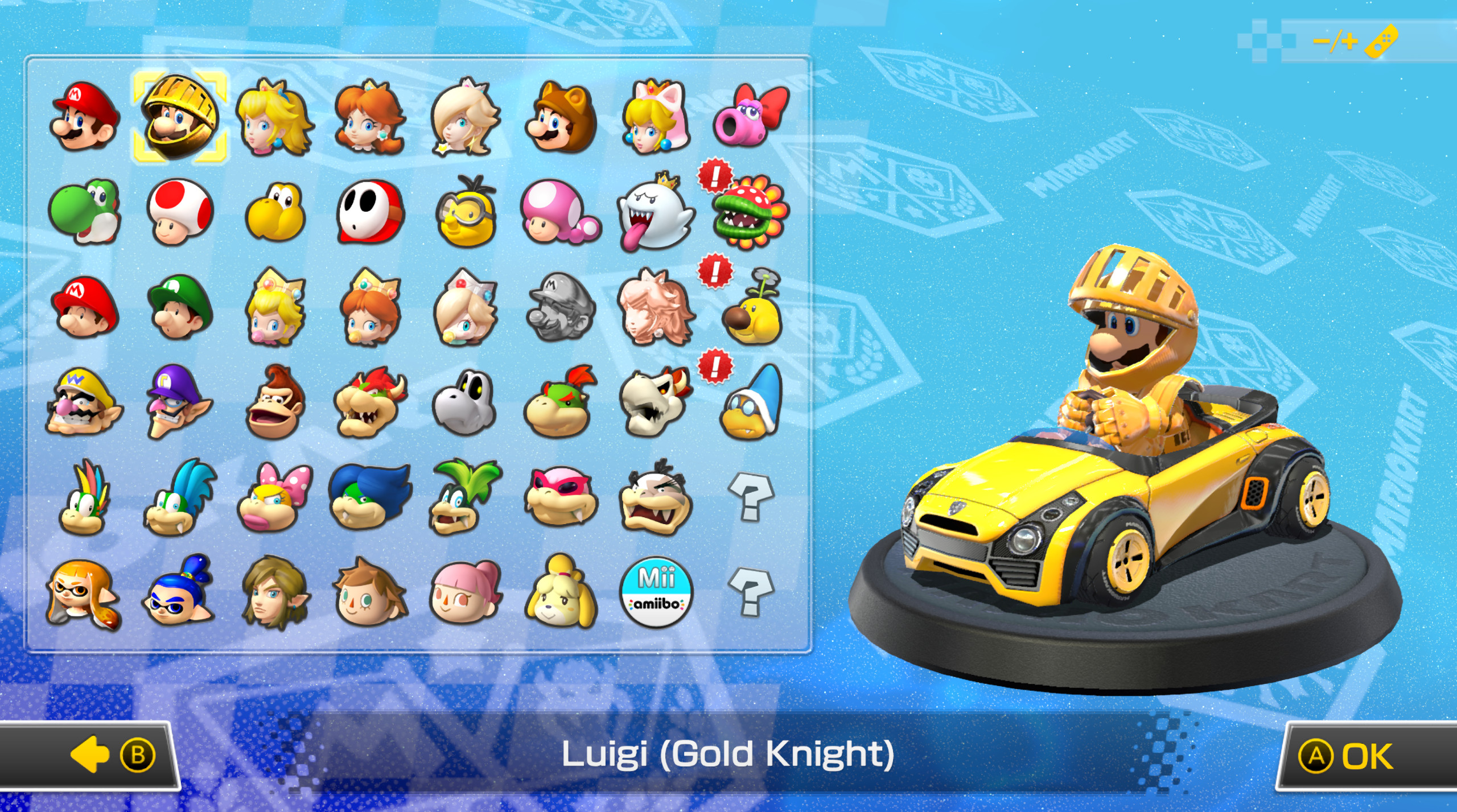1457x812 pixels.
Task: Choose Link from the roster
Action: click(274, 592)
